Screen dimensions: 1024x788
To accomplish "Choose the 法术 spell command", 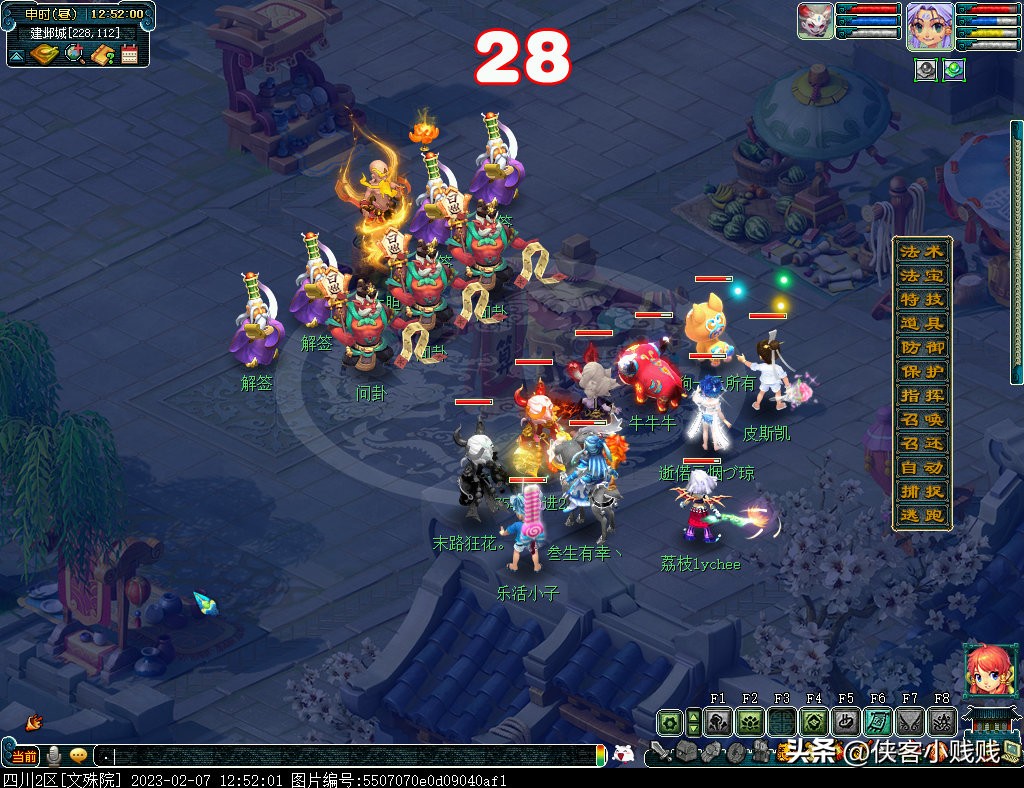I will point(921,252).
